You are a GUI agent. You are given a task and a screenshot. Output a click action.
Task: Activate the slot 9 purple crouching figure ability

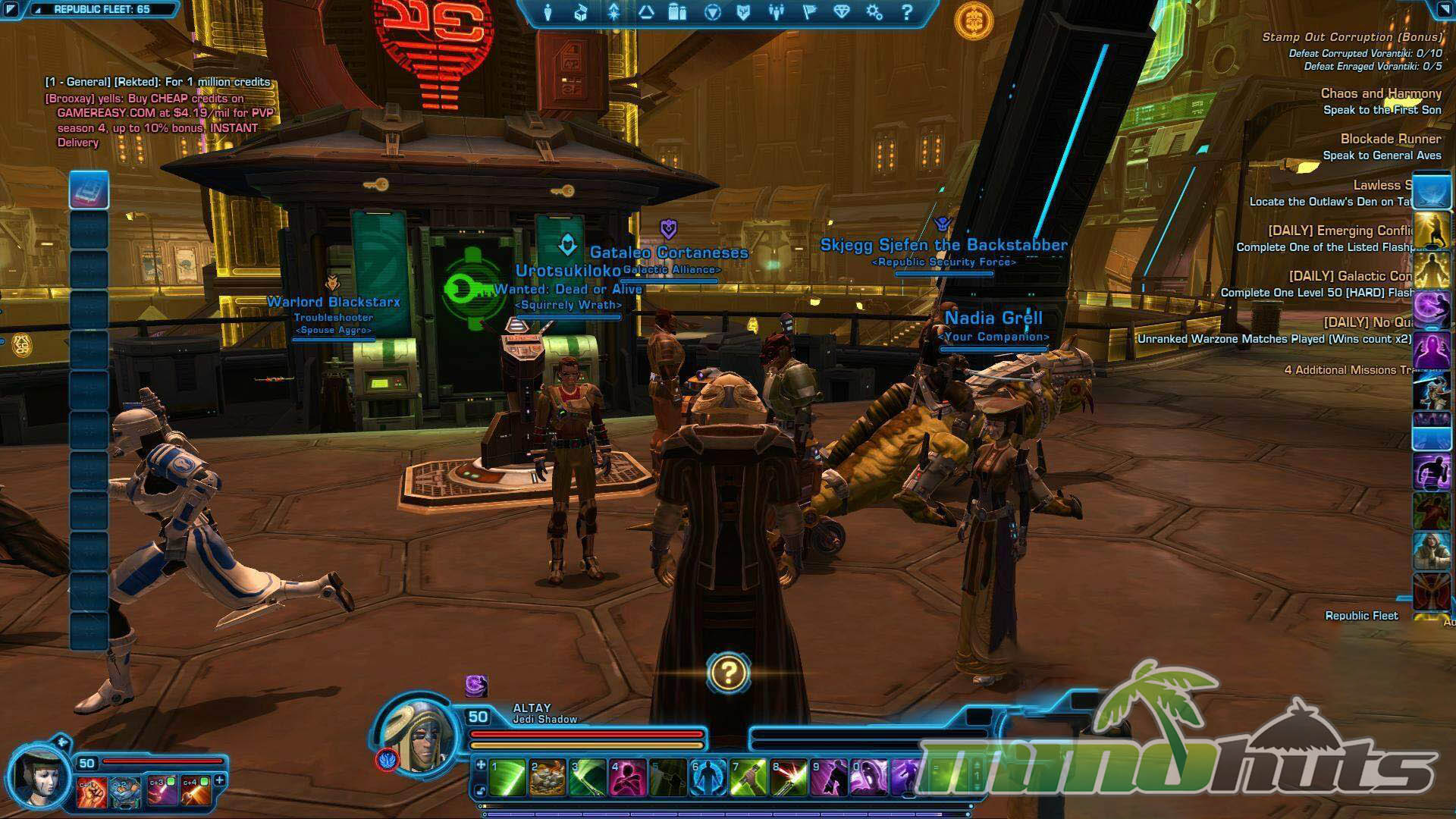coord(829,778)
